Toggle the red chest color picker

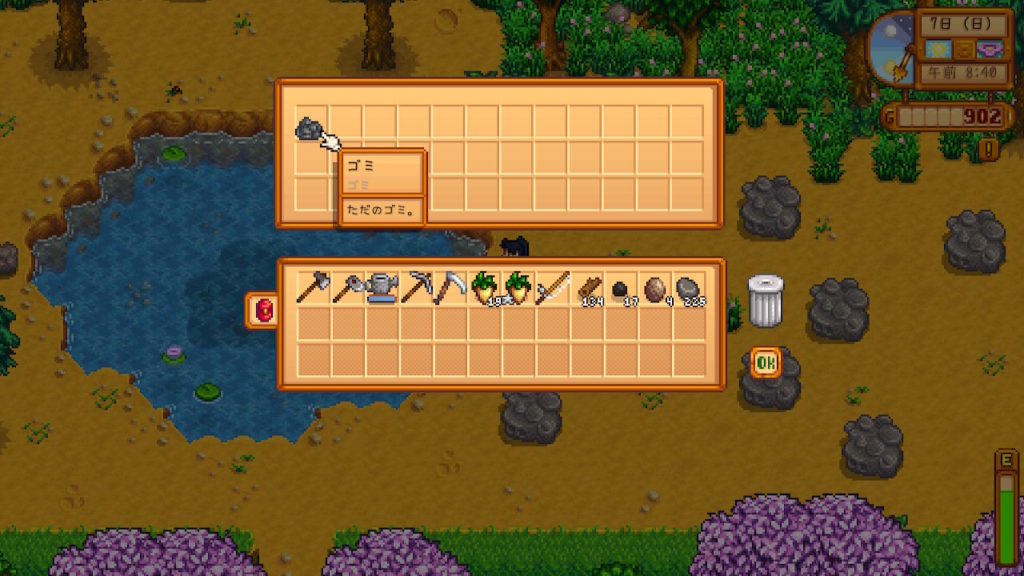(x=264, y=310)
